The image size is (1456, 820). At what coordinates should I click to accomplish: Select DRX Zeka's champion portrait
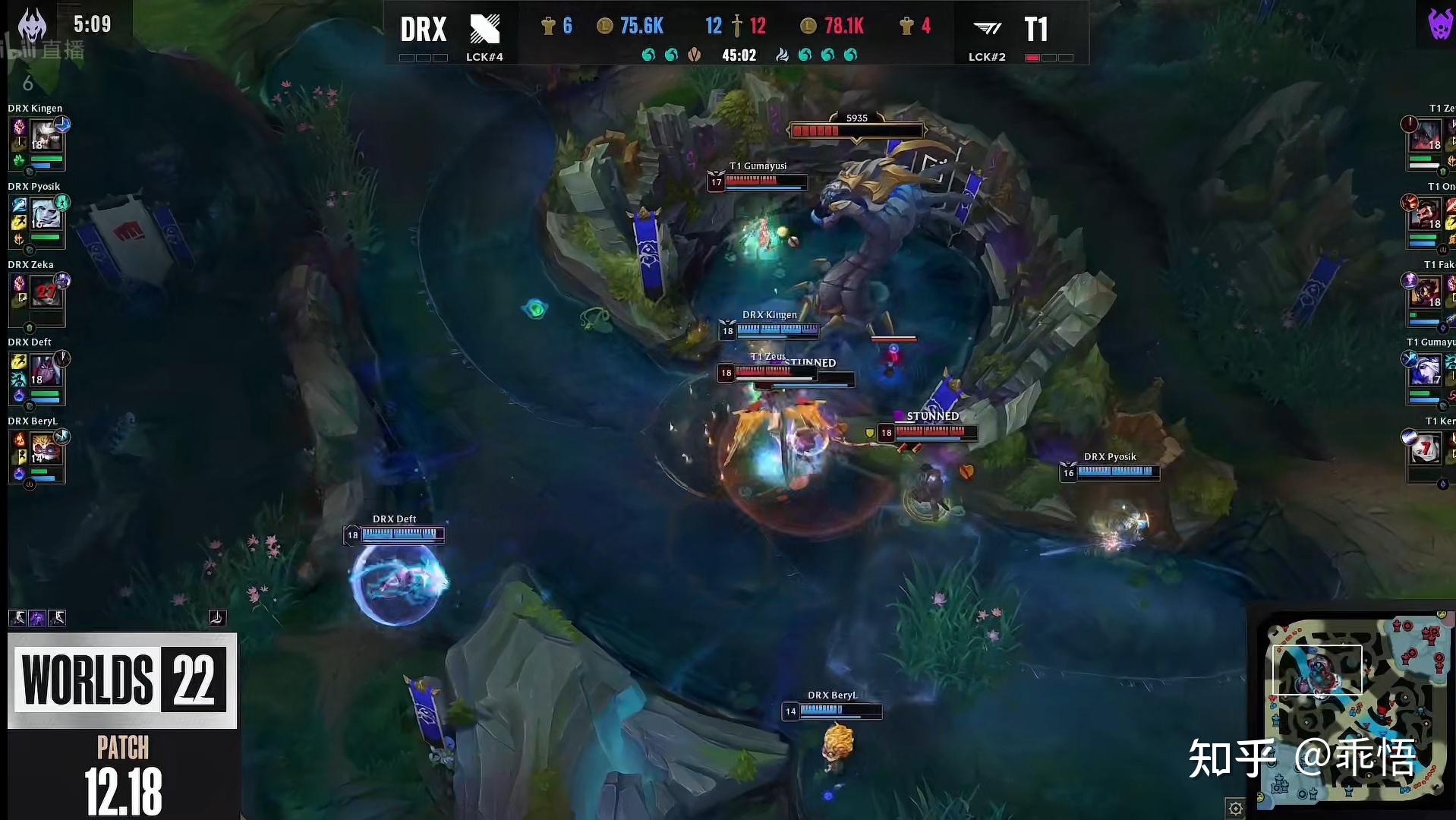point(46,293)
